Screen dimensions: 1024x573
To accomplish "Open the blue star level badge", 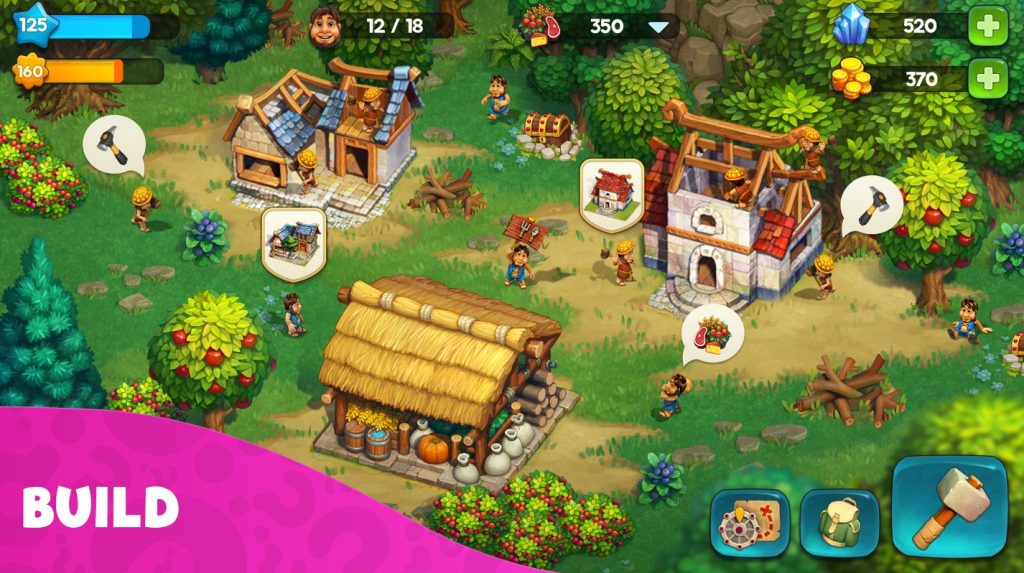I will pyautogui.click(x=33, y=24).
